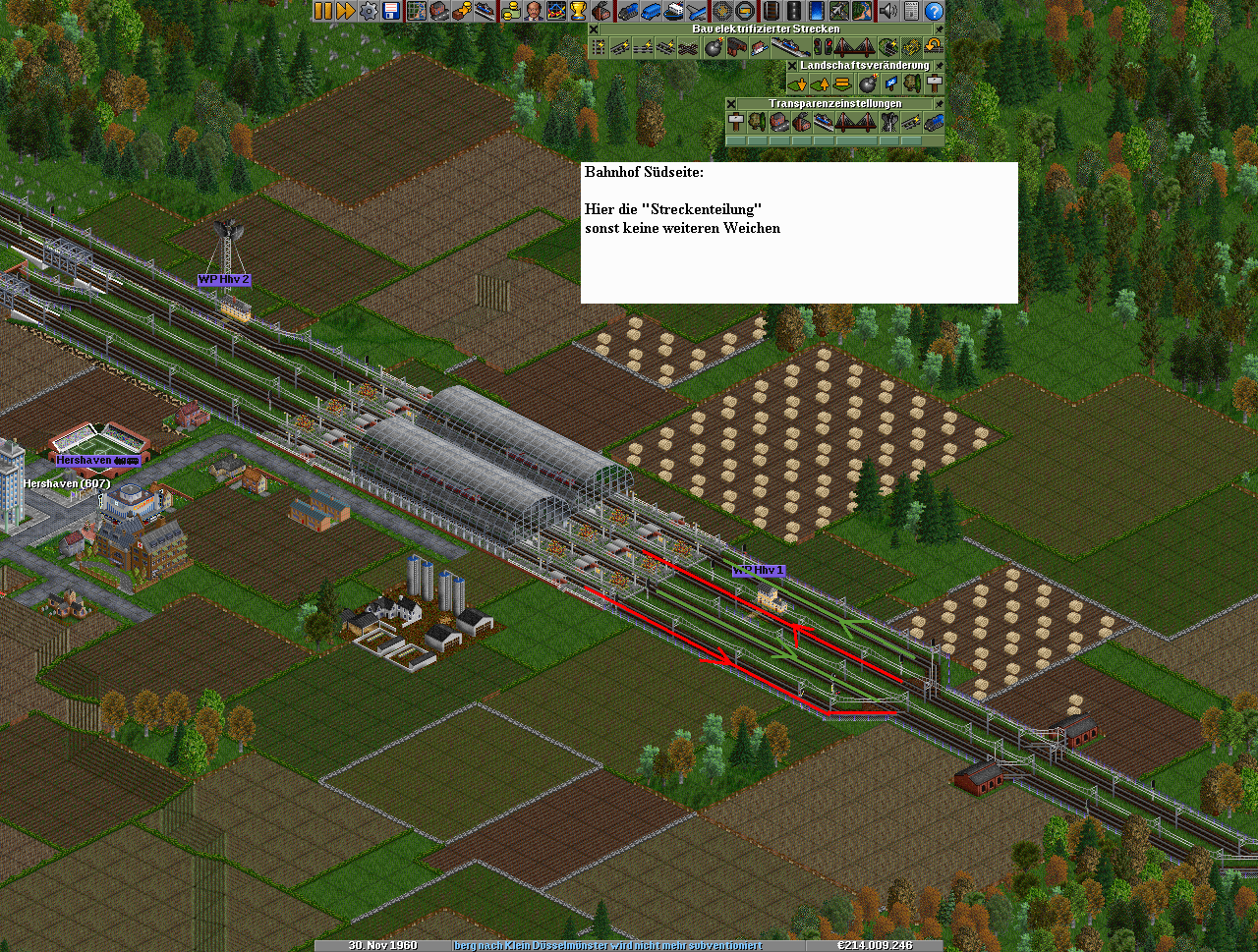Close the Landschaftsveränderung window
Image resolution: width=1258 pixels, height=952 pixels.
[x=792, y=66]
